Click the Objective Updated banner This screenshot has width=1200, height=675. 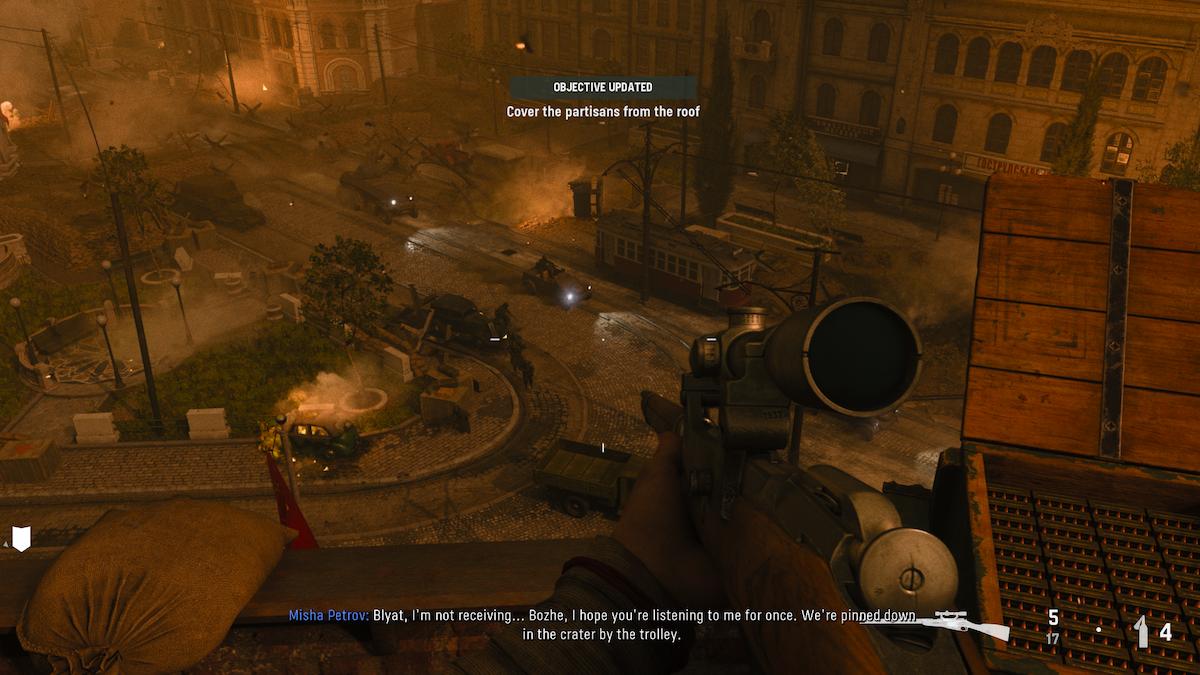(602, 87)
